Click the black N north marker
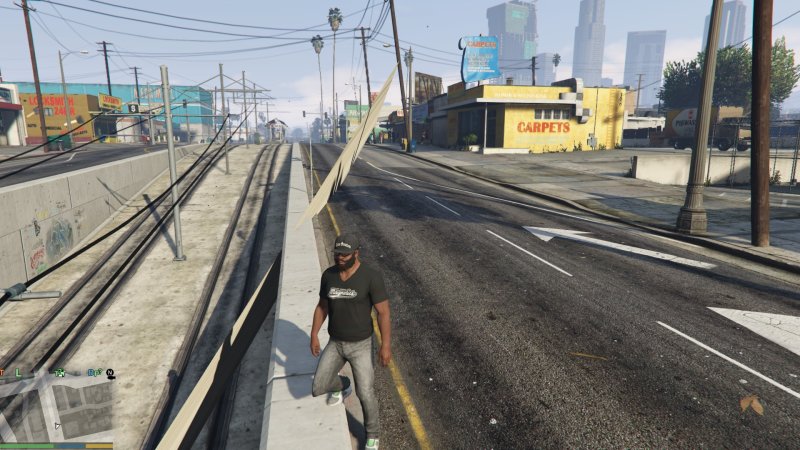Viewport: 800px width, 450px height. 109,373
